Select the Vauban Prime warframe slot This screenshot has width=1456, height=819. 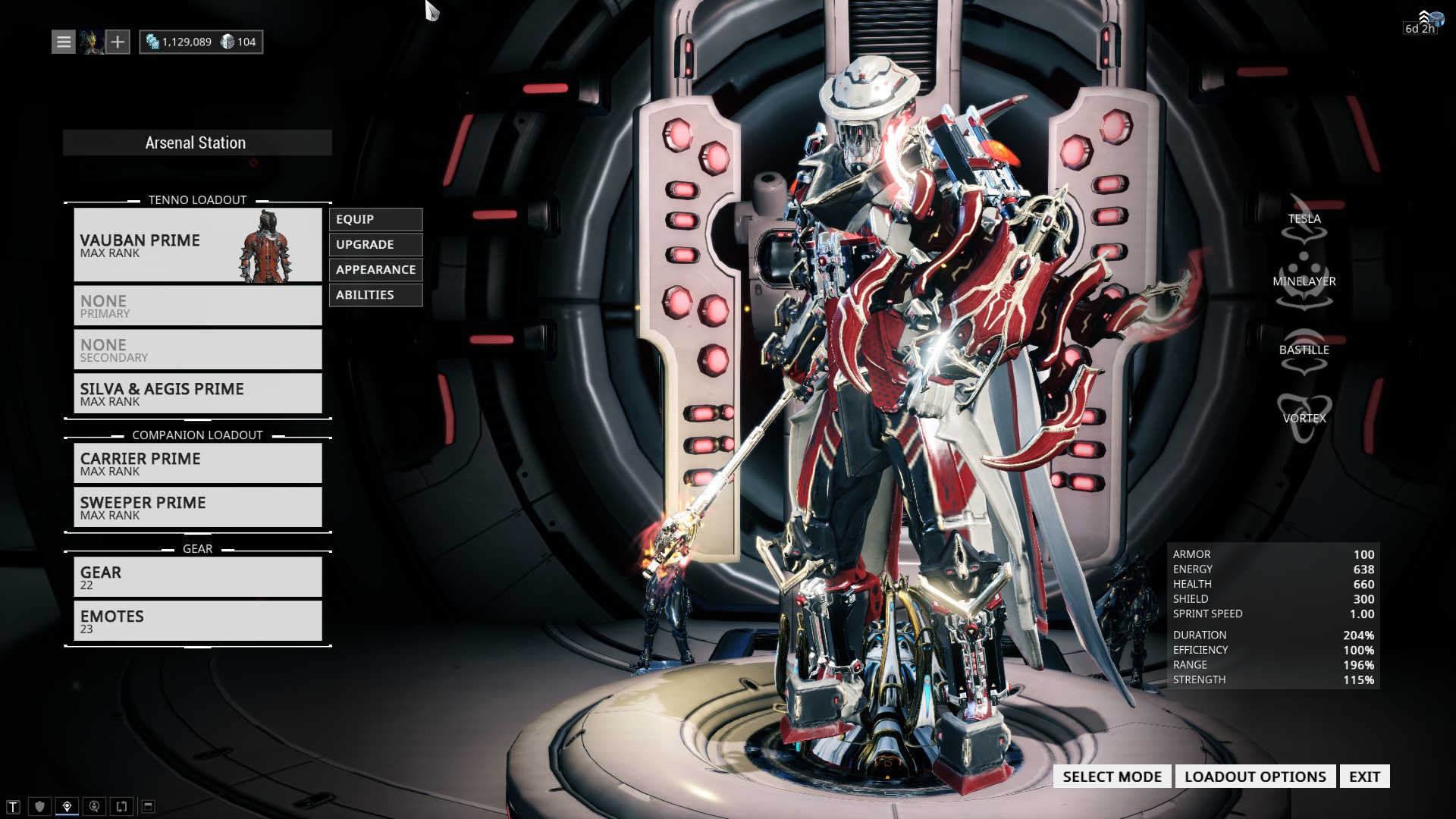click(x=197, y=245)
